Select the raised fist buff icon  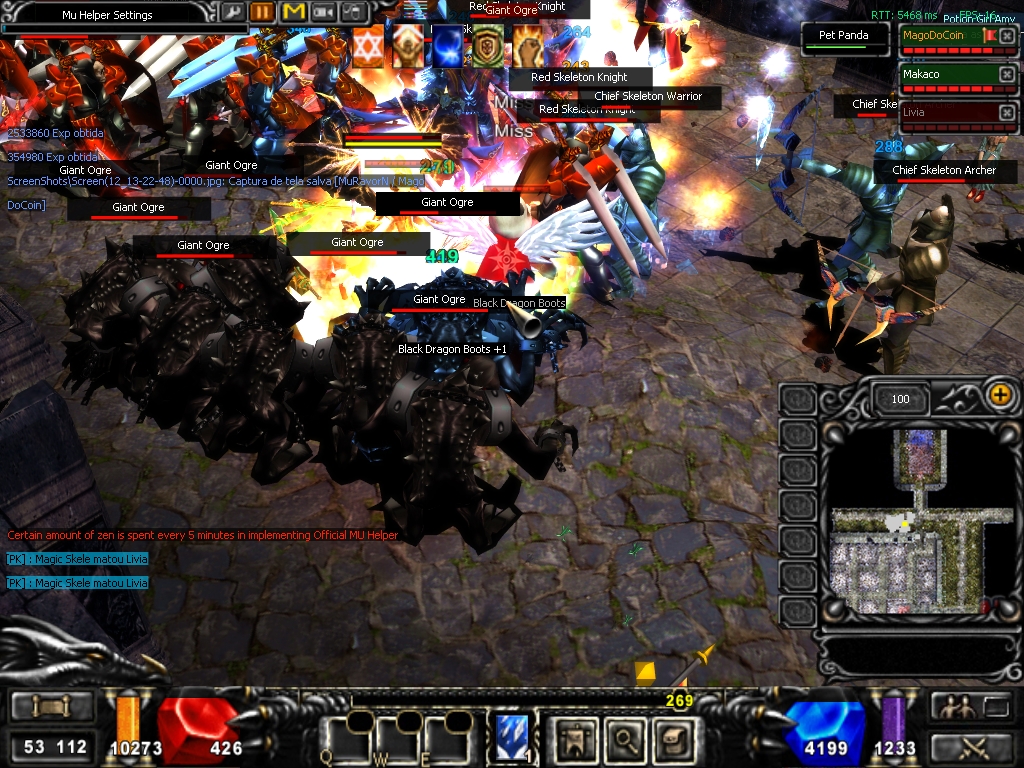point(527,47)
